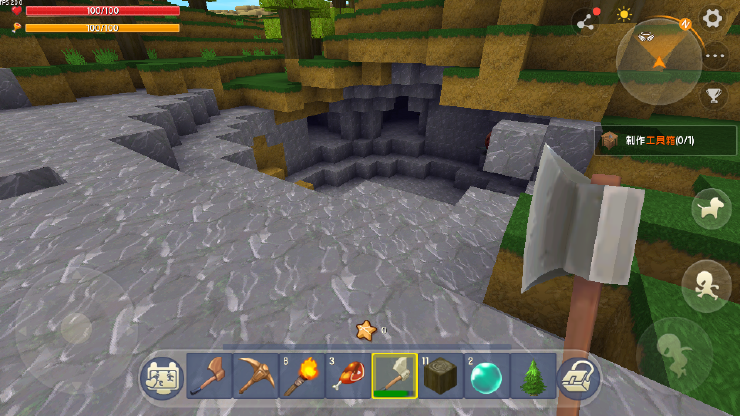740x416 pixels.
Task: Select the teal orb hotbar slot
Action: click(x=486, y=375)
